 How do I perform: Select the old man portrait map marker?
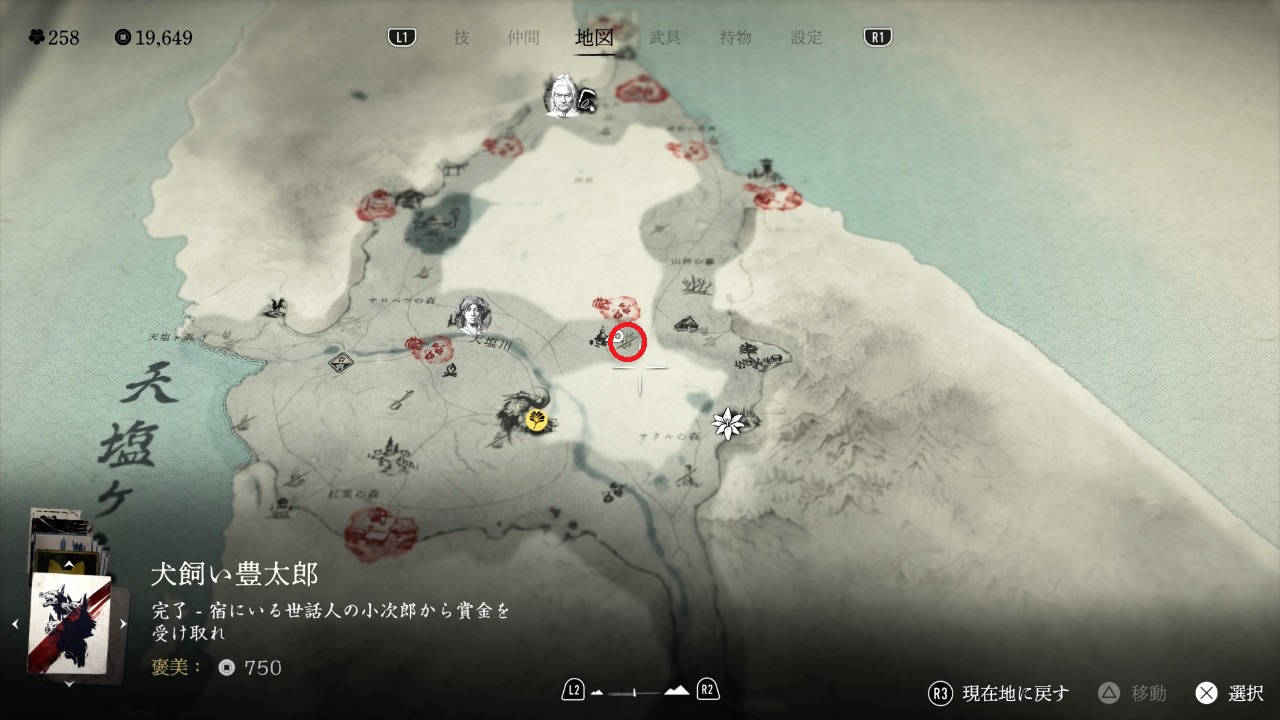(x=563, y=98)
